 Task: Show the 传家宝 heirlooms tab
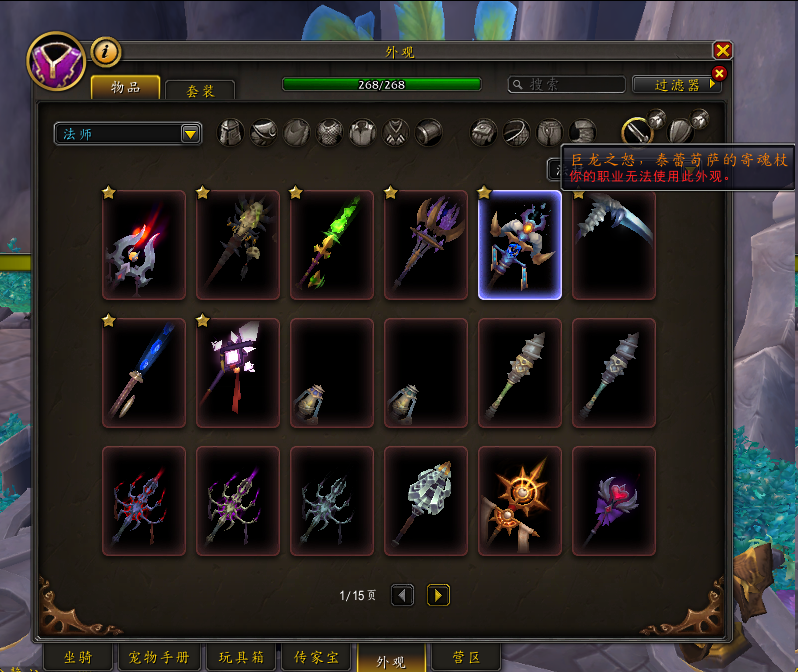pos(316,658)
